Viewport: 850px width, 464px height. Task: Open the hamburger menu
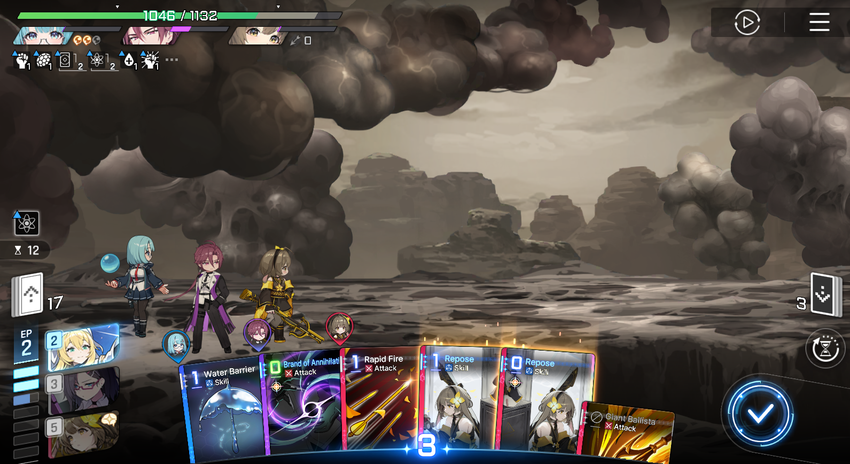[x=819, y=22]
